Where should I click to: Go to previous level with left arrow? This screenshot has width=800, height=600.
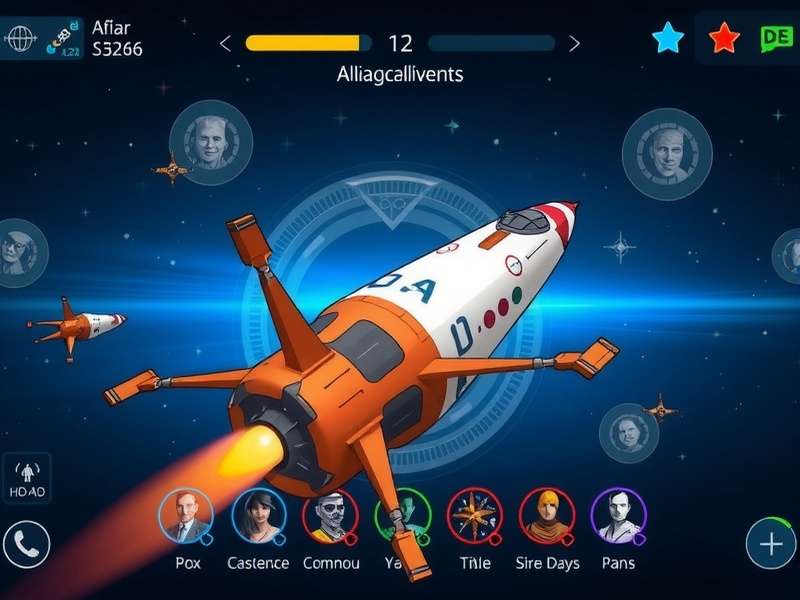(225, 43)
